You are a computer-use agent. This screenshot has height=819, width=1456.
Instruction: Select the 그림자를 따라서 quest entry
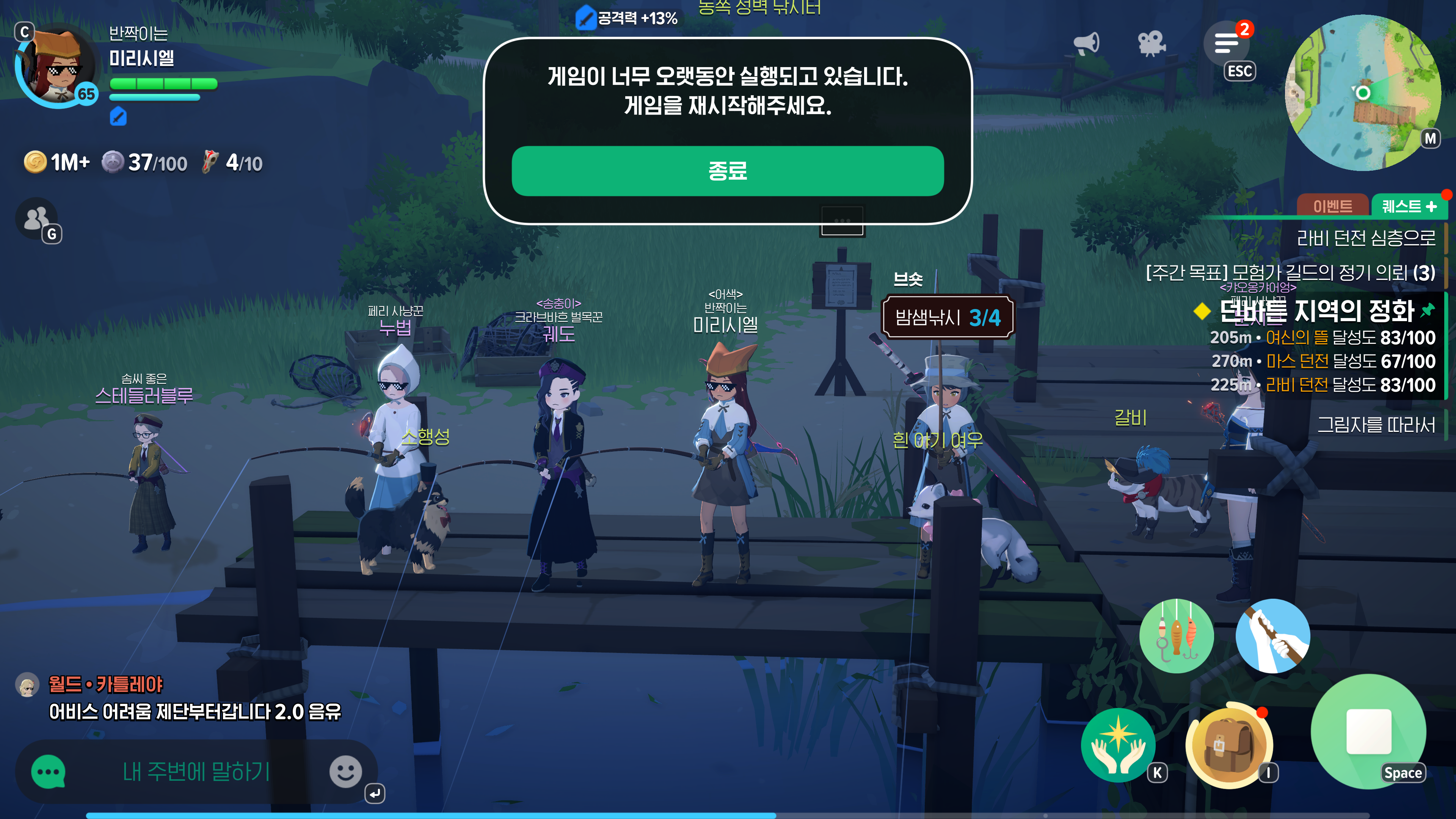(x=1376, y=425)
